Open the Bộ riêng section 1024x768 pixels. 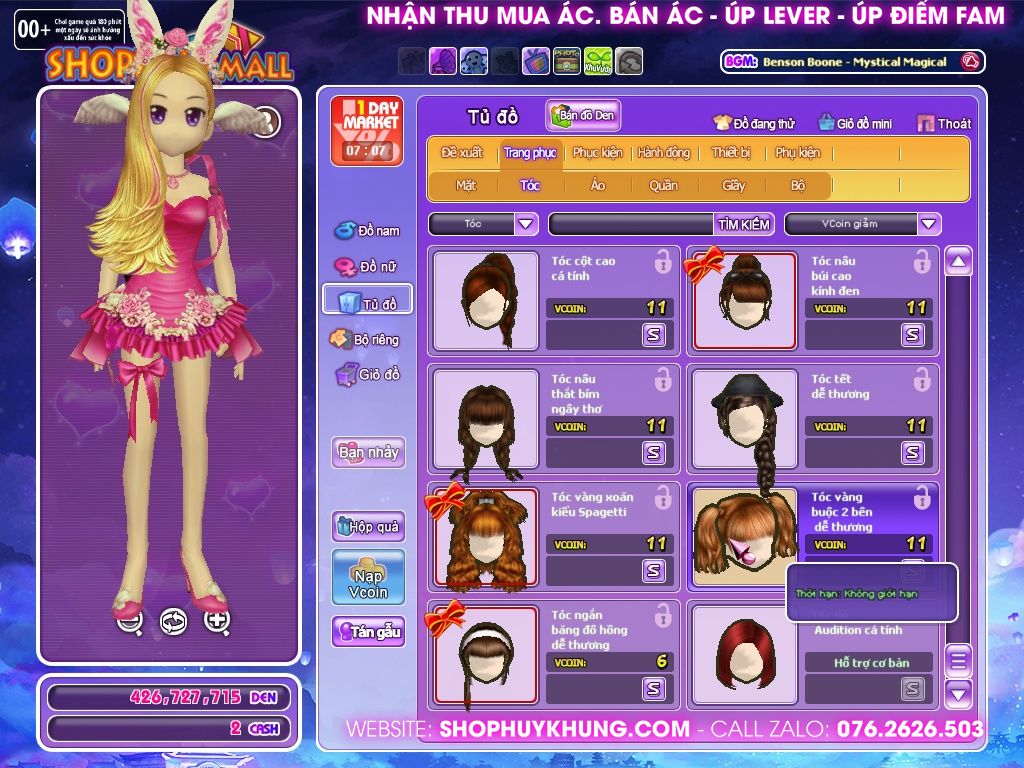coord(366,339)
